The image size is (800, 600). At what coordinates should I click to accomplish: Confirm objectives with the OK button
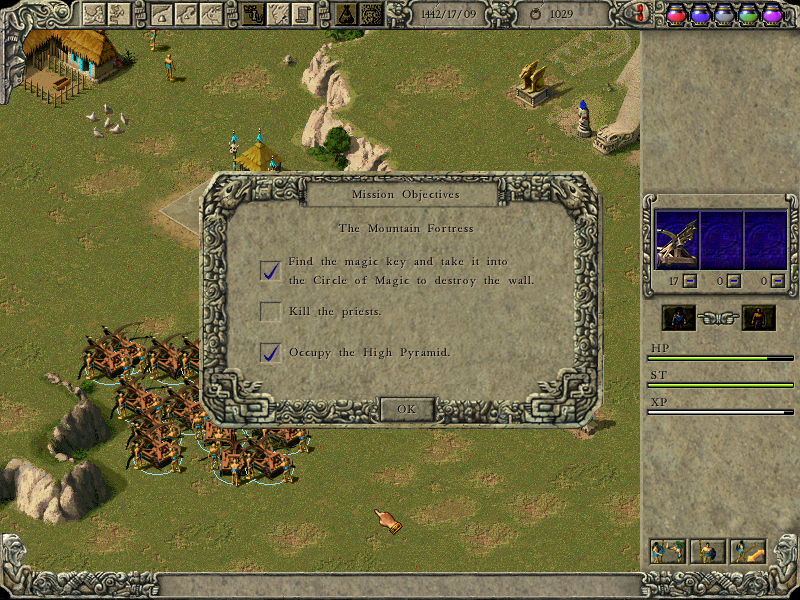pyautogui.click(x=406, y=409)
